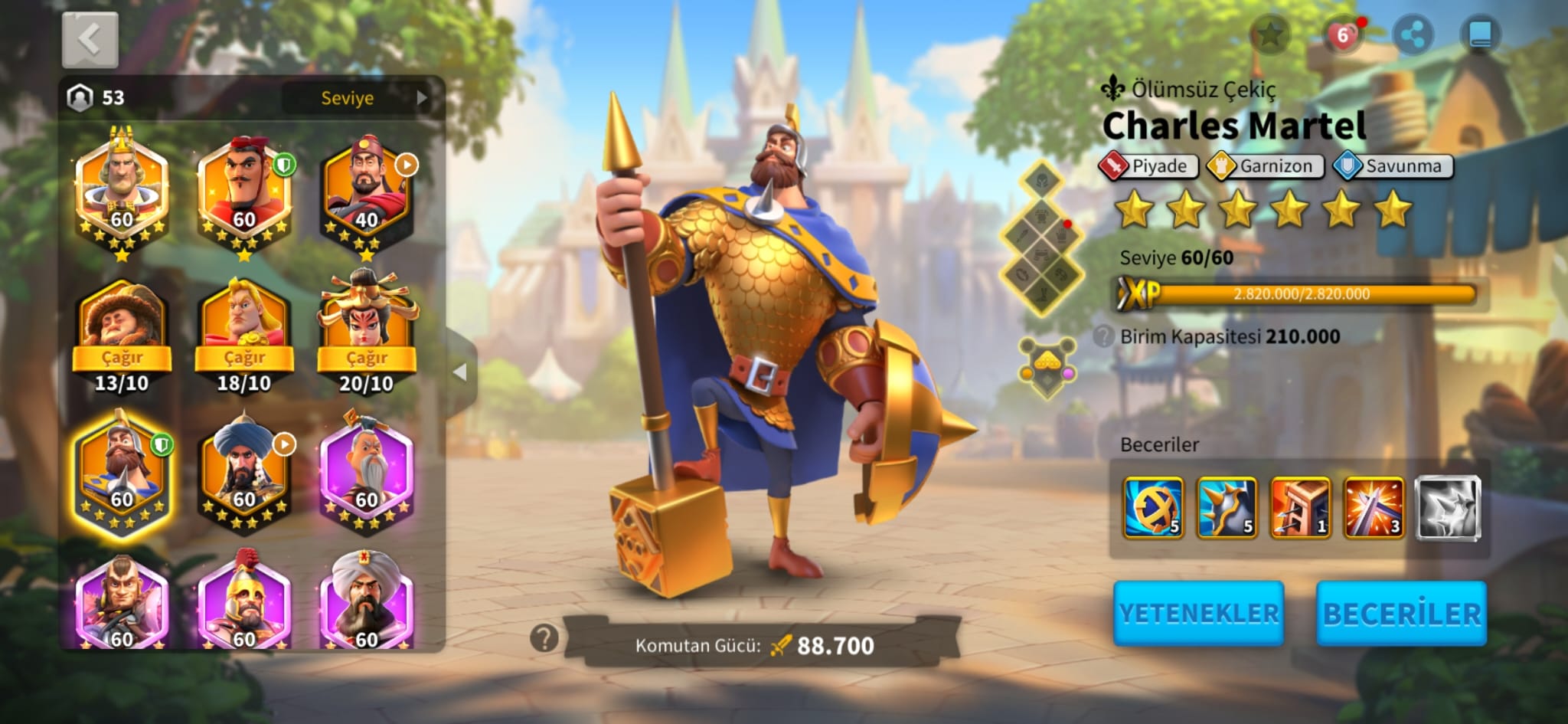Open the YETENEKLER talents screen
Viewport: 1568px width, 724px height.
coord(1198,613)
